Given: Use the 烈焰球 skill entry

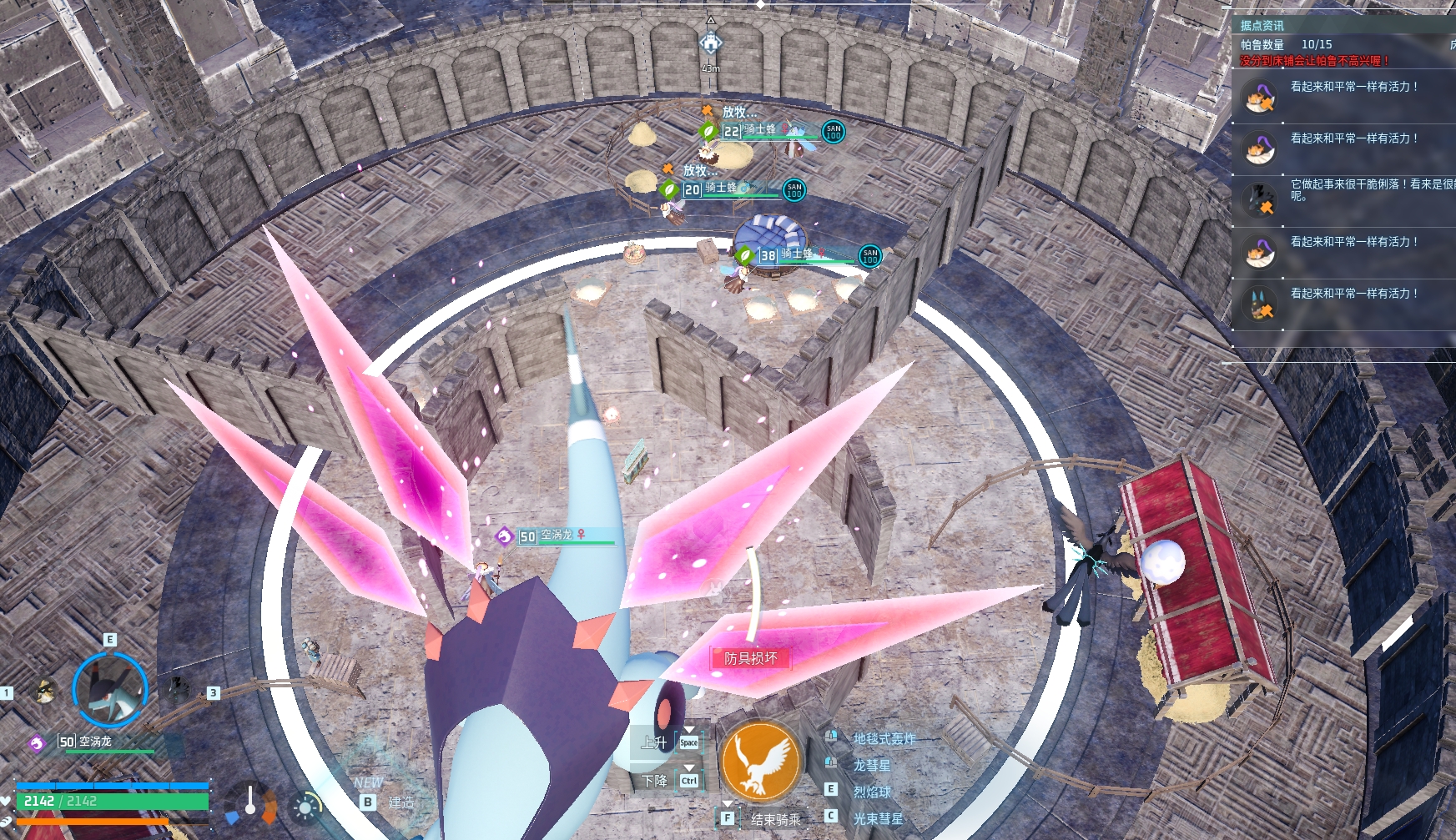Looking at the screenshot, I should 872,792.
